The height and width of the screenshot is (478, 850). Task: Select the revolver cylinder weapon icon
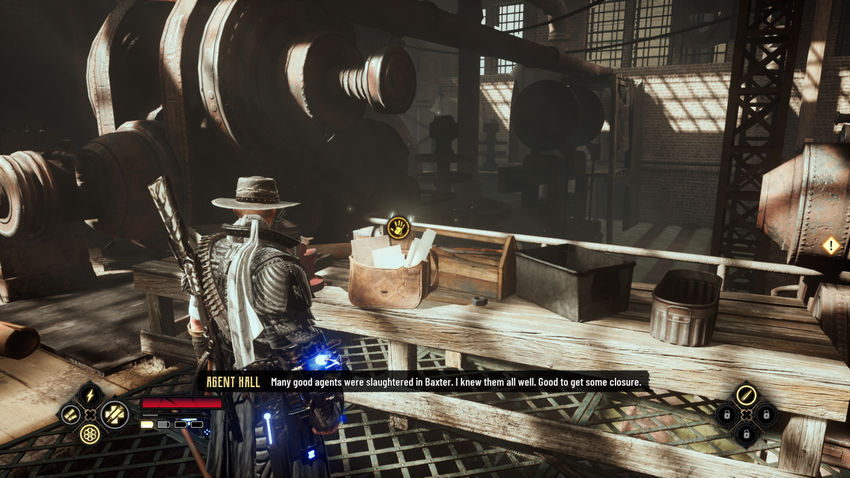click(x=90, y=434)
